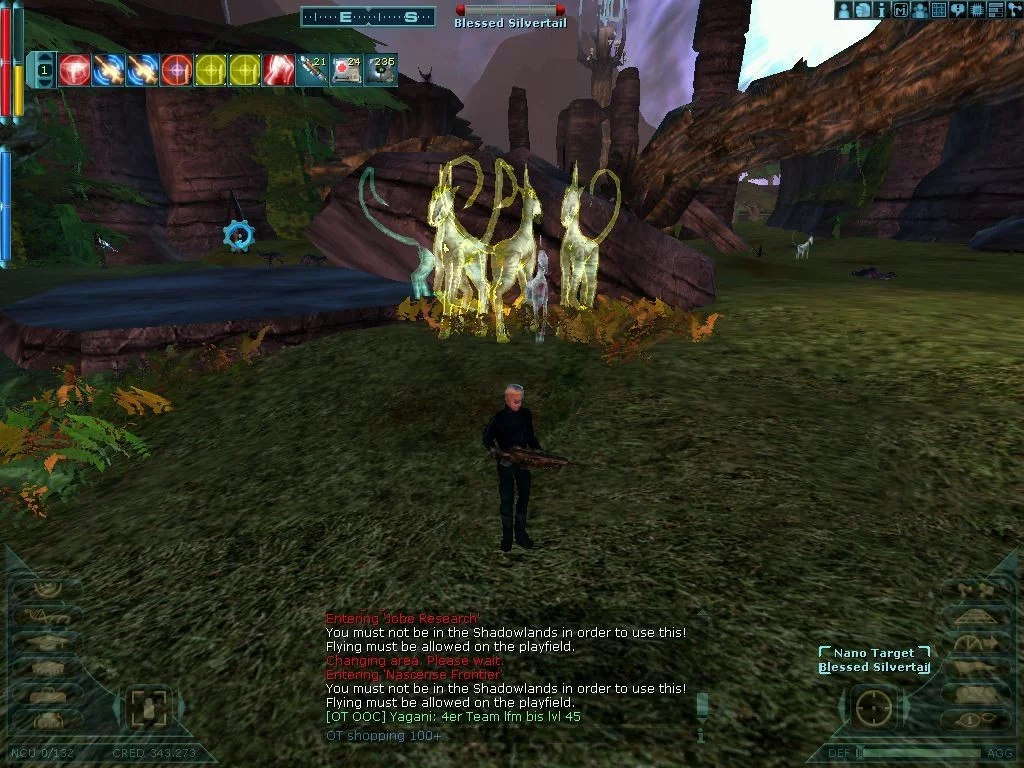This screenshot has height=768, width=1024.
Task: Open the team window group icon
Action: pyautogui.click(x=919, y=10)
